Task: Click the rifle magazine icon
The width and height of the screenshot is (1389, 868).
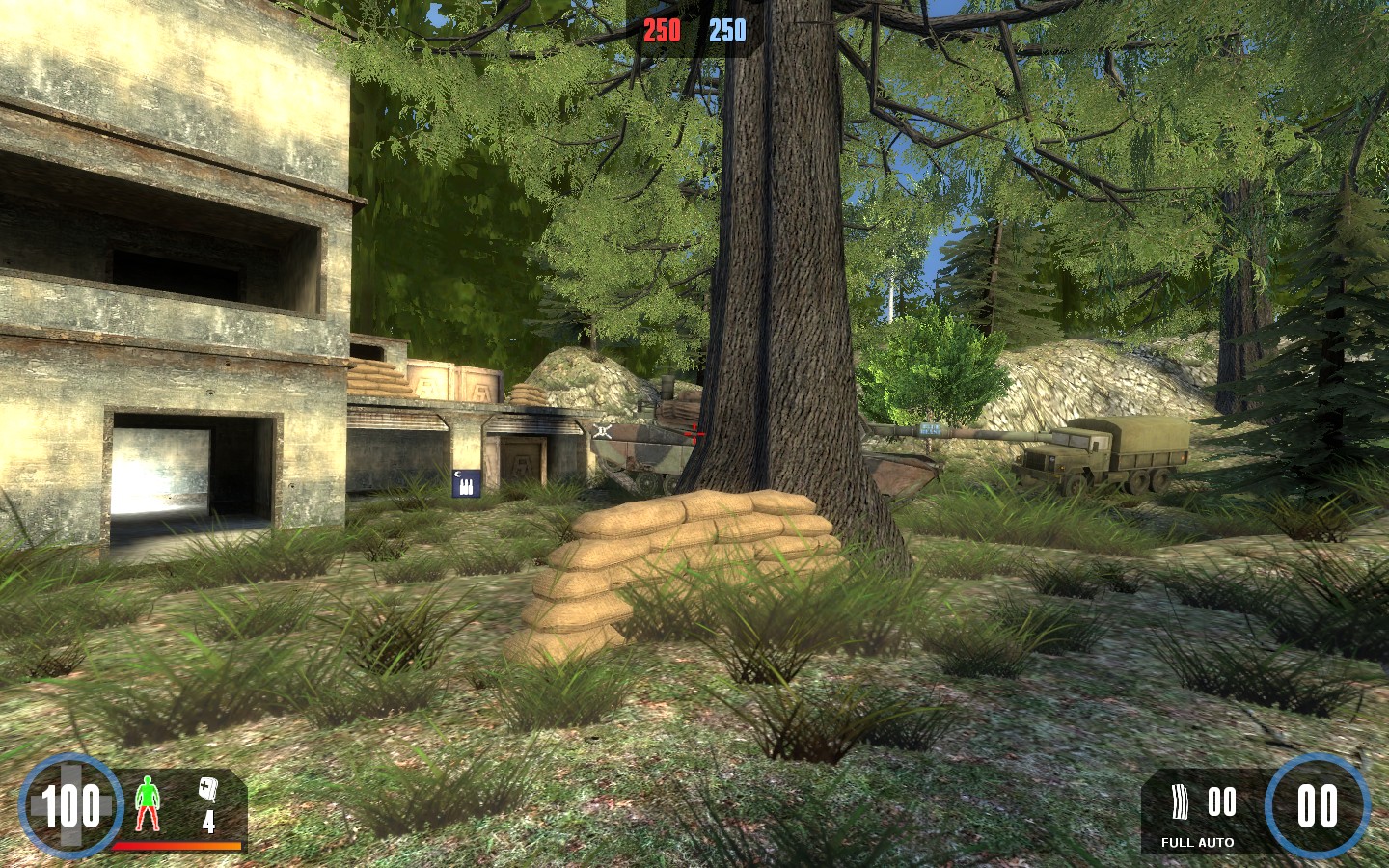Action: pyautogui.click(x=1180, y=802)
